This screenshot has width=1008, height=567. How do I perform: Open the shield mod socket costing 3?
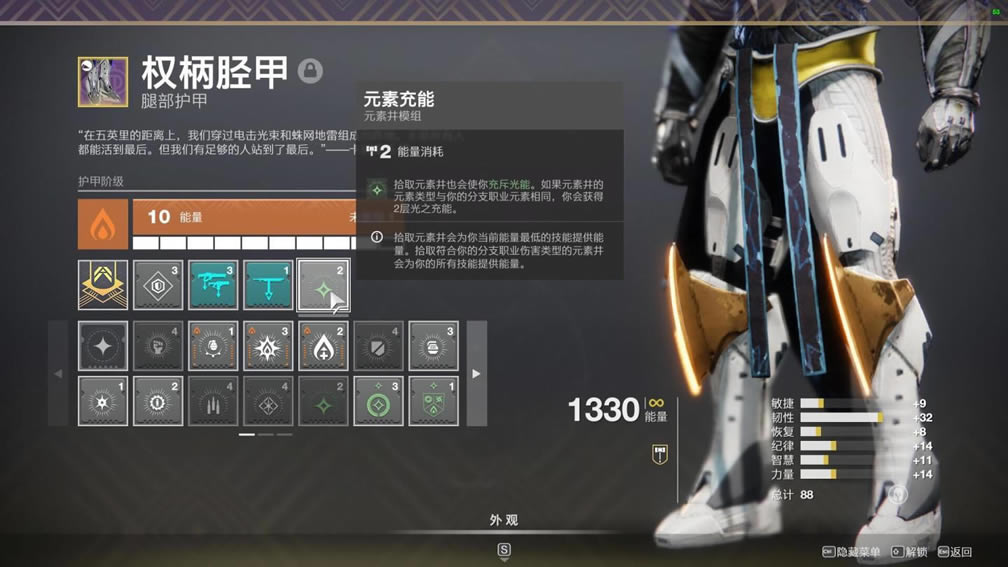(x=158, y=285)
